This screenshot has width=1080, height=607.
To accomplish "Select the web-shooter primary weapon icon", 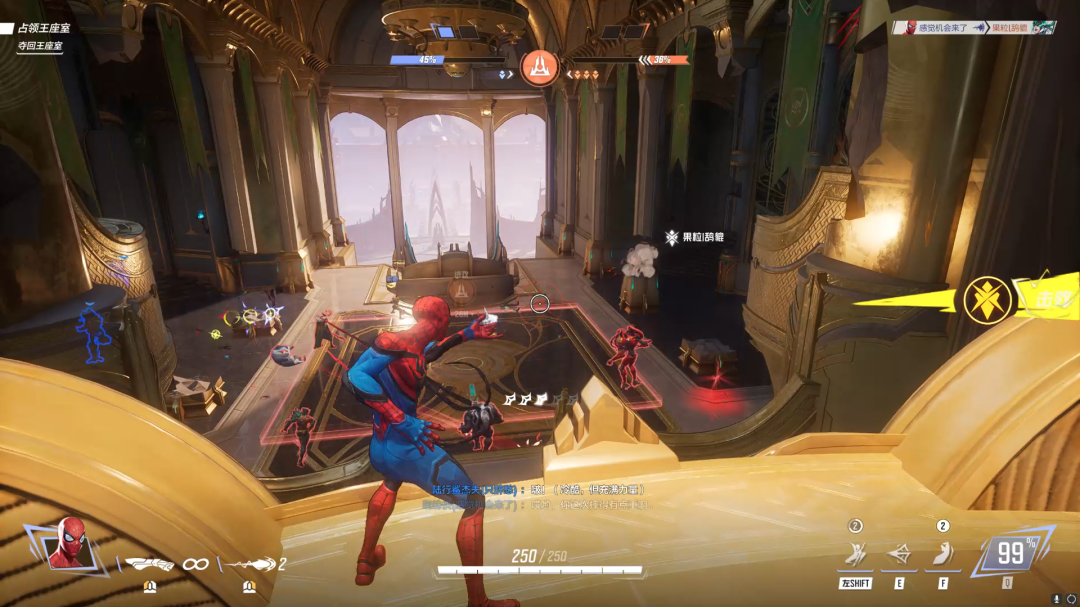I will (150, 564).
